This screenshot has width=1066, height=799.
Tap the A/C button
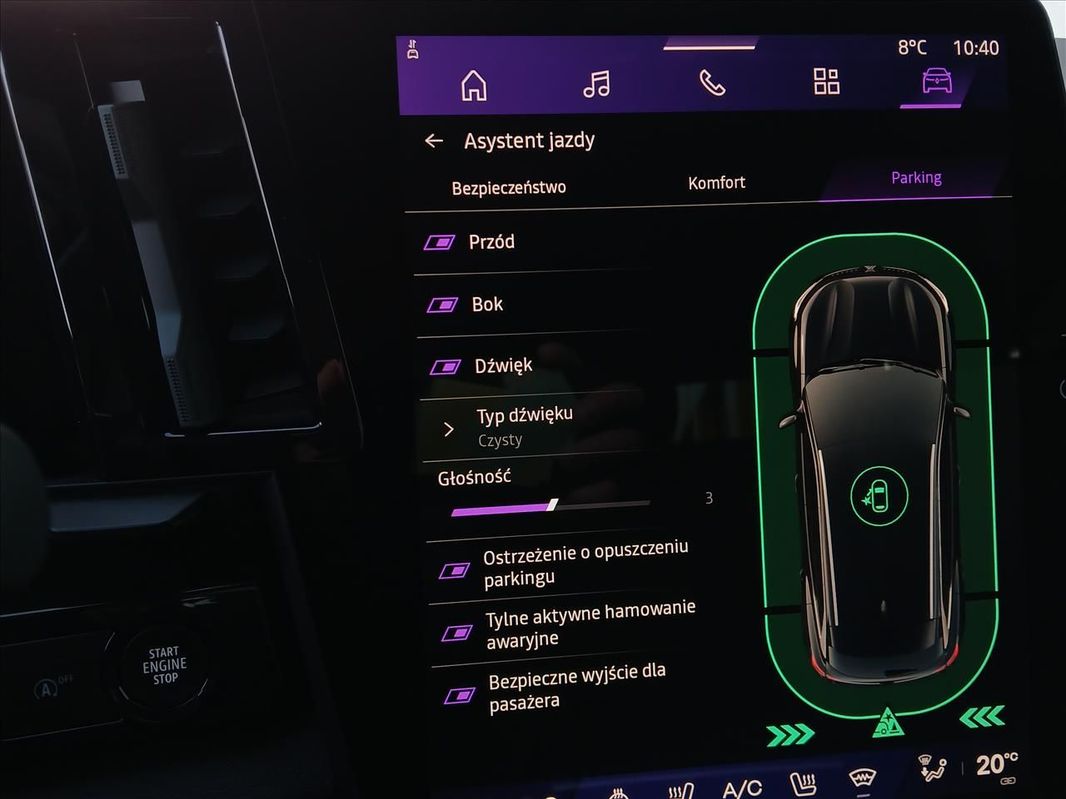(742, 788)
